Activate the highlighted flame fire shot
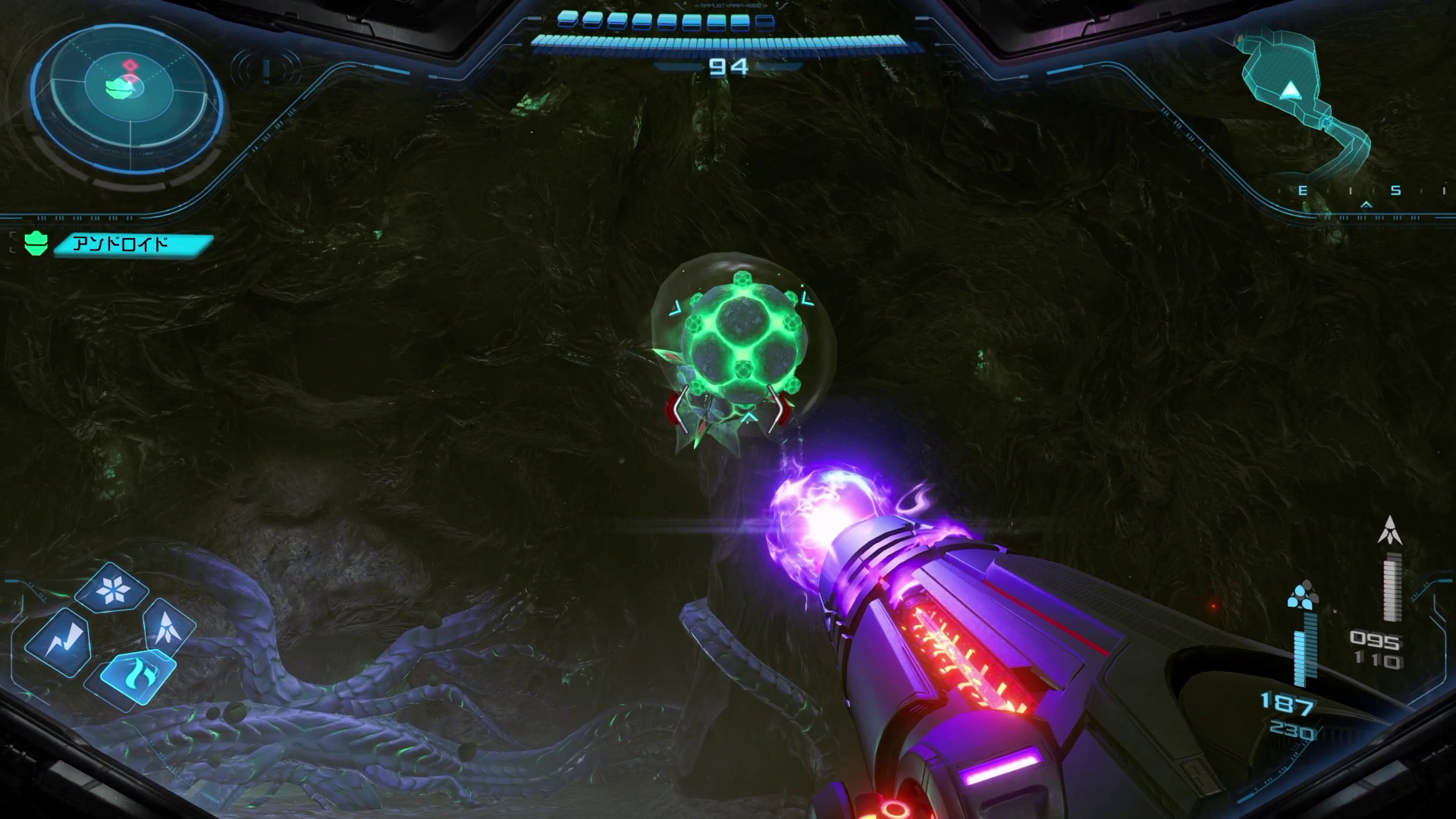The image size is (1456, 819). click(136, 674)
